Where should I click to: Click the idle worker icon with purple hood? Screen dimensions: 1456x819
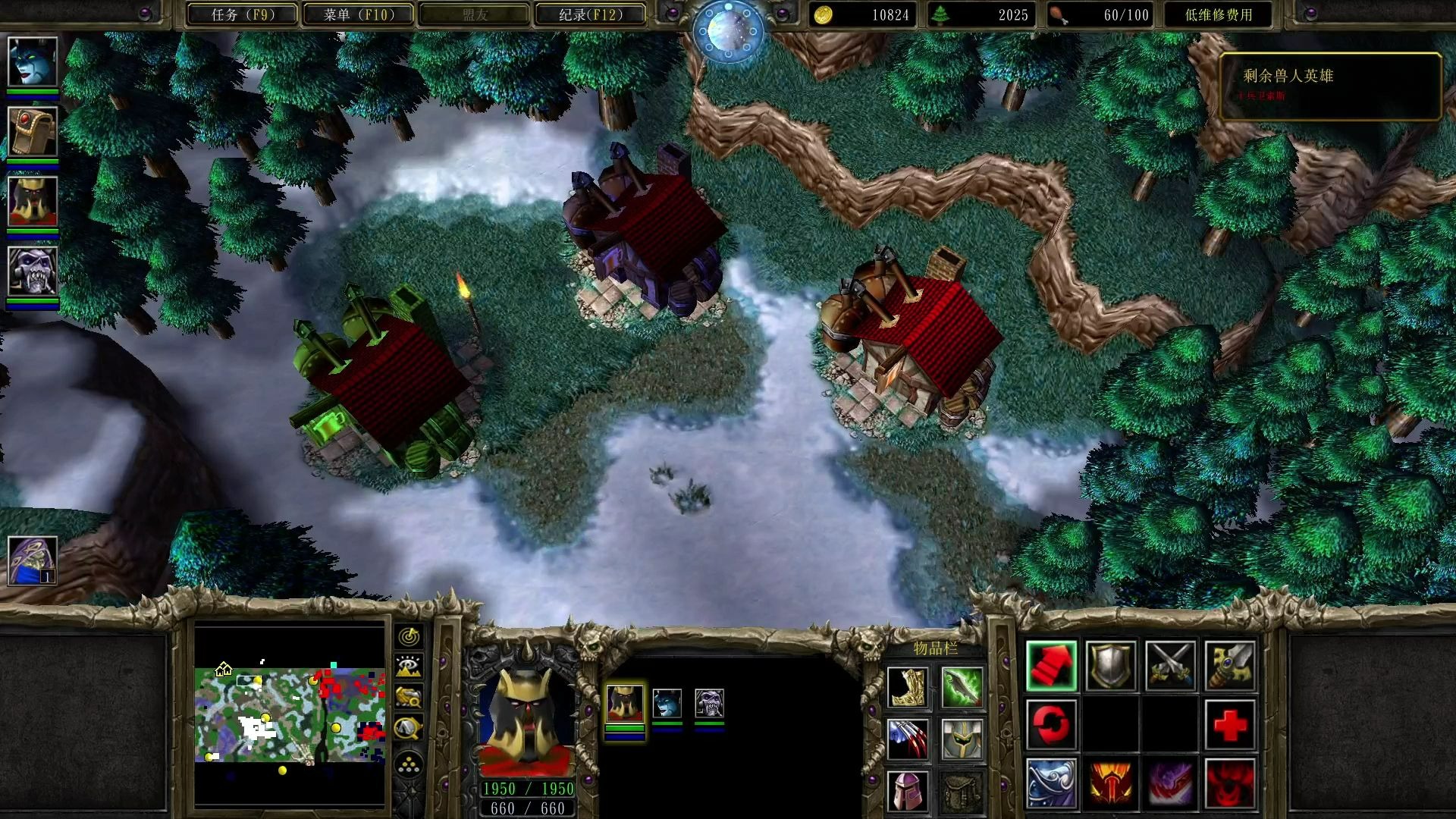(x=33, y=560)
